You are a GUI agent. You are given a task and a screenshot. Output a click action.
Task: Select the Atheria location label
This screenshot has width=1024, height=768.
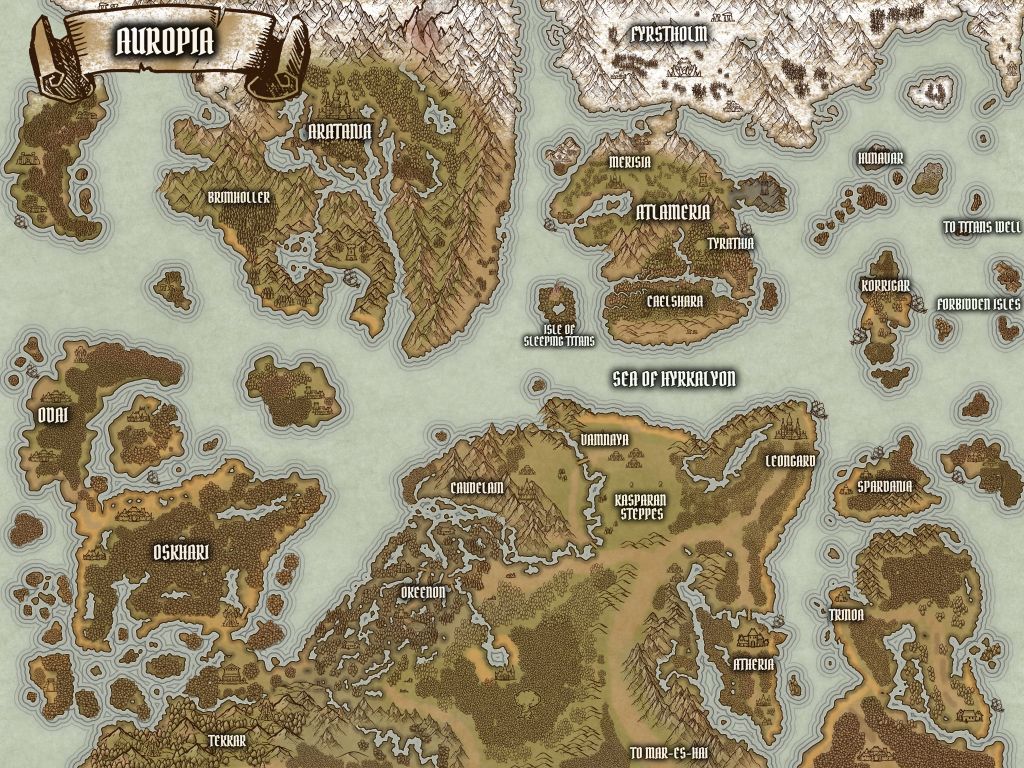754,663
